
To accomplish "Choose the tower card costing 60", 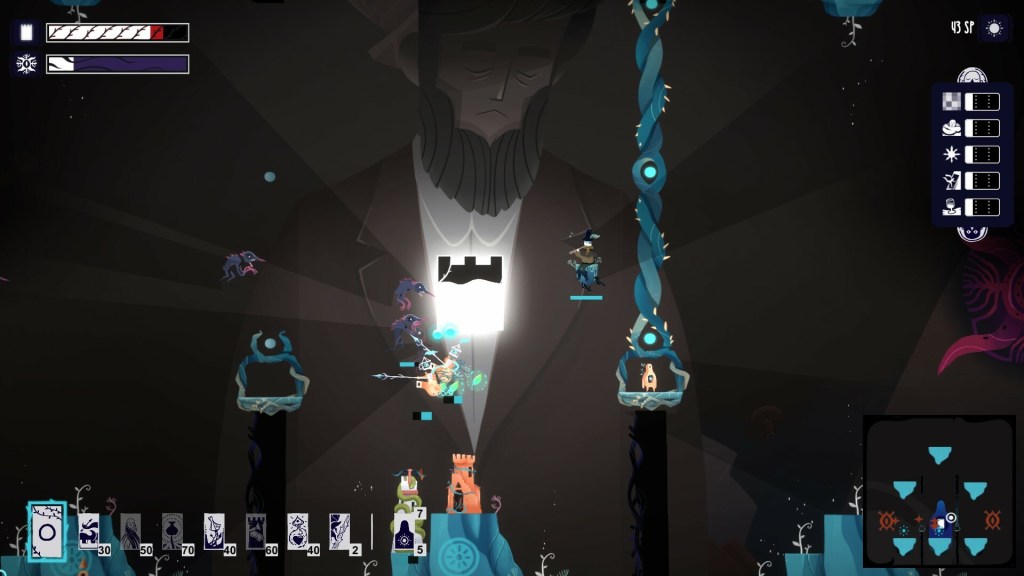I will click(x=256, y=531).
